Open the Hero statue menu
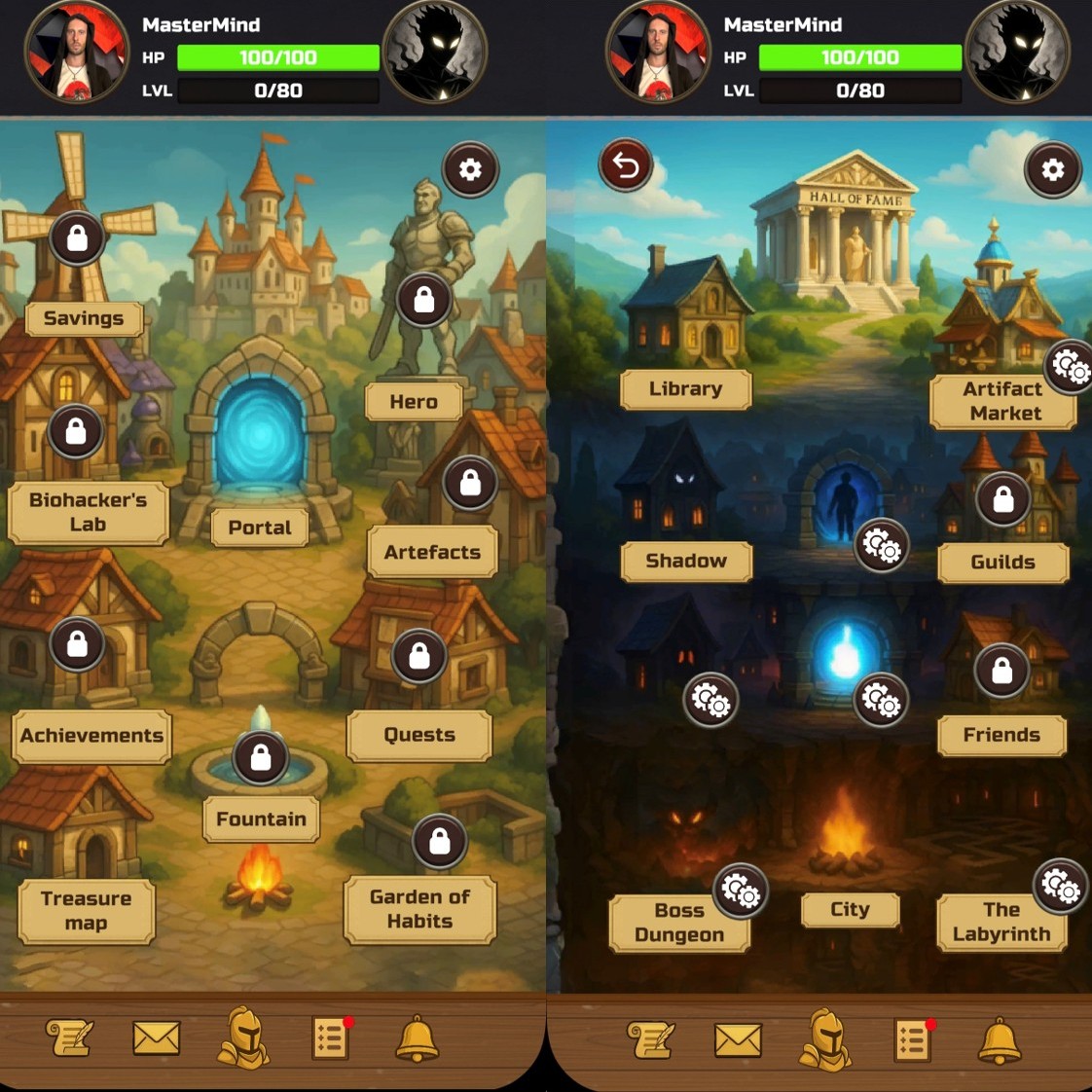 coord(414,401)
